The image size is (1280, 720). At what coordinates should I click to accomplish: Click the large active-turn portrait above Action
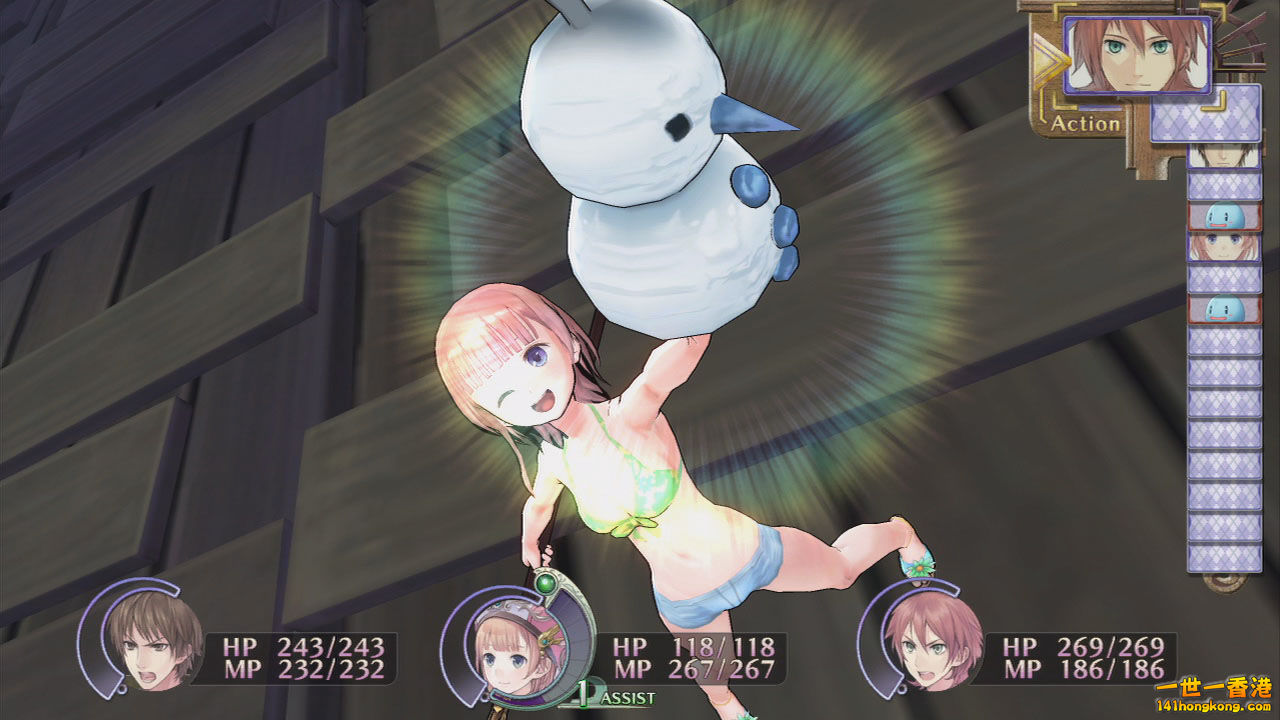click(1137, 55)
